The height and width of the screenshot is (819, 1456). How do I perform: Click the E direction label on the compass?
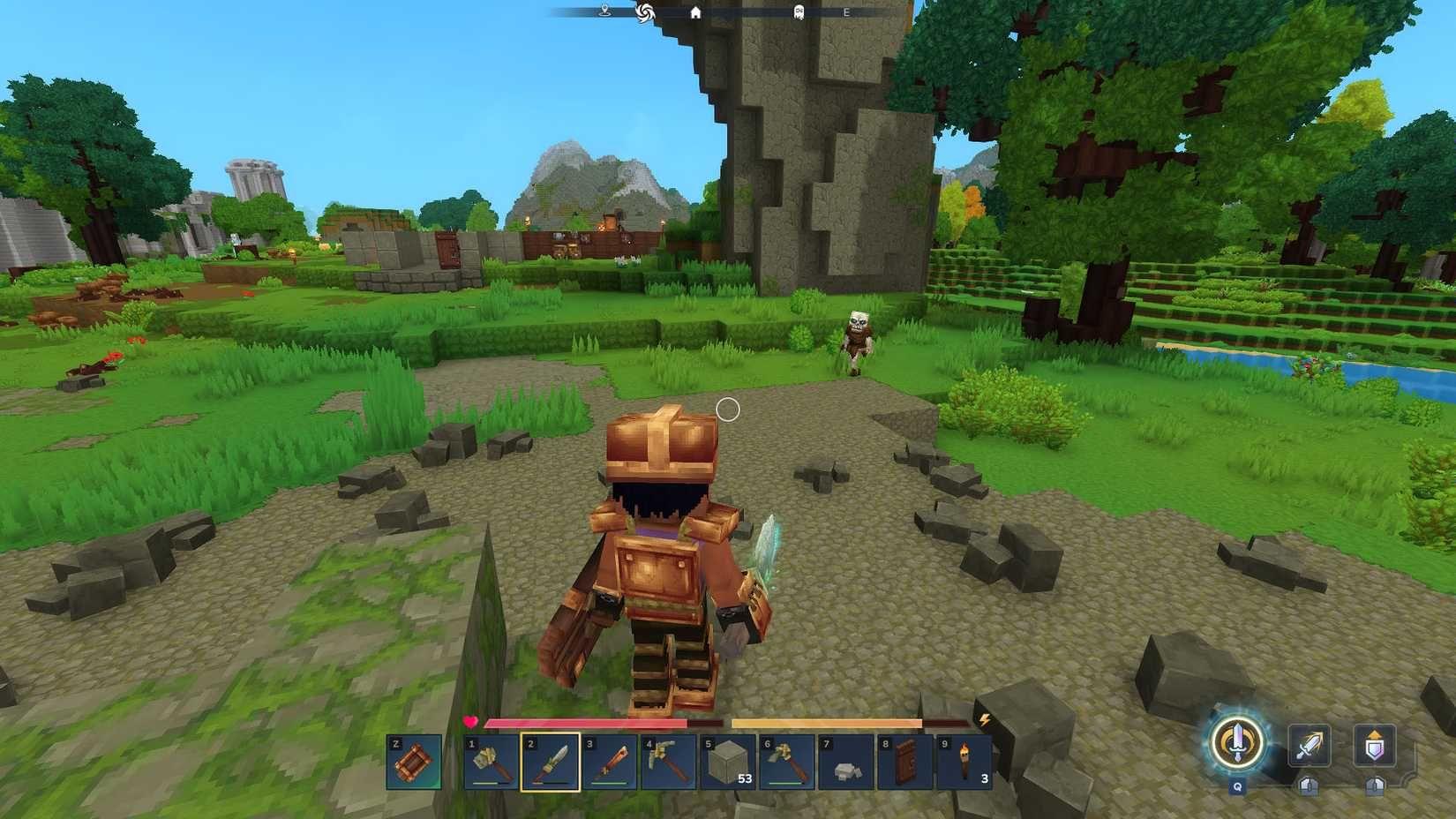(x=845, y=12)
